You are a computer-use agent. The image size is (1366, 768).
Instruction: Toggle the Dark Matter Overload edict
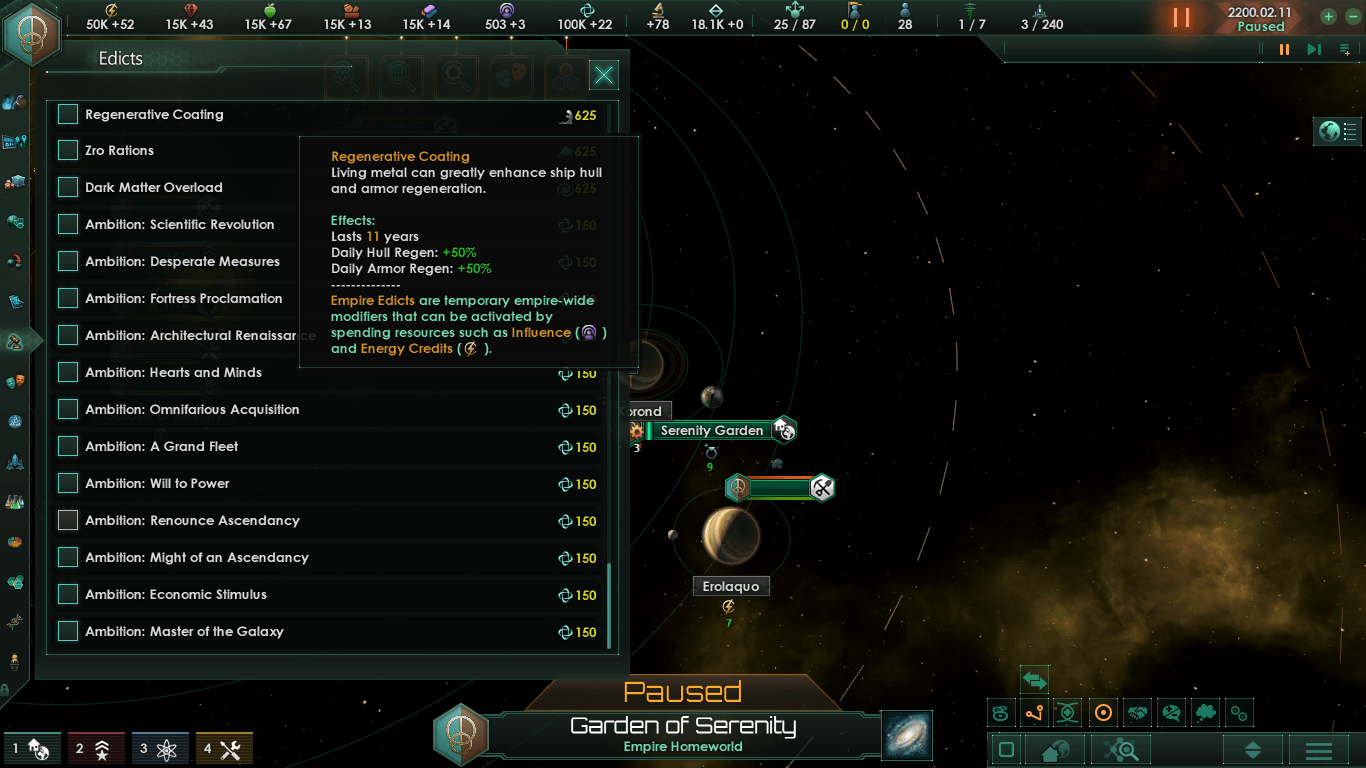(x=68, y=188)
